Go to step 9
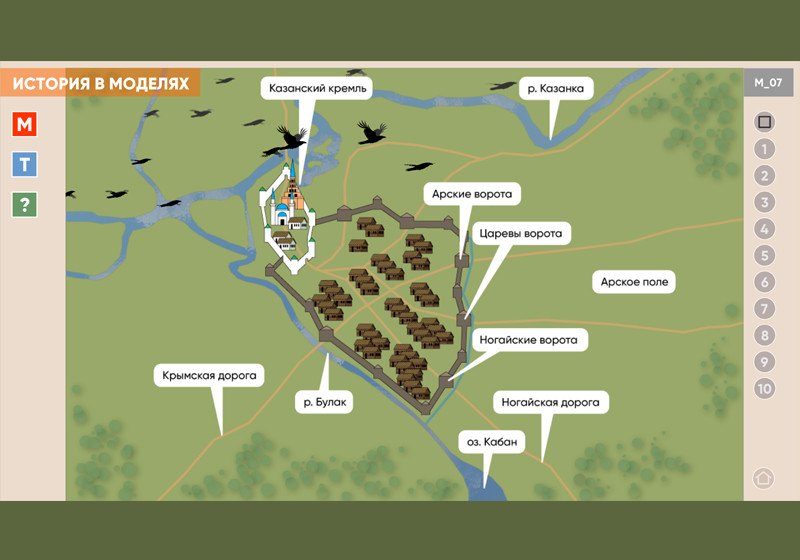The width and height of the screenshot is (800, 560). point(765,362)
